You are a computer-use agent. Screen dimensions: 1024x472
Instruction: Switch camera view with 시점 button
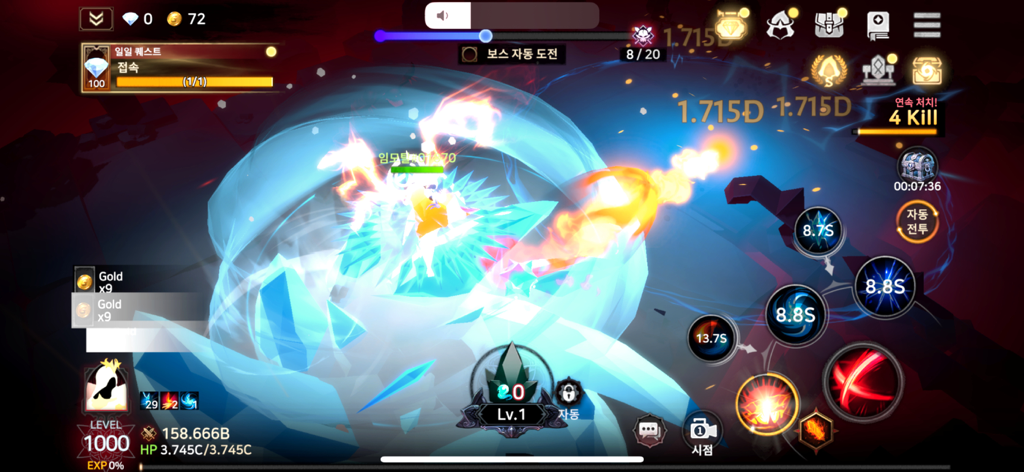pyautogui.click(x=702, y=433)
